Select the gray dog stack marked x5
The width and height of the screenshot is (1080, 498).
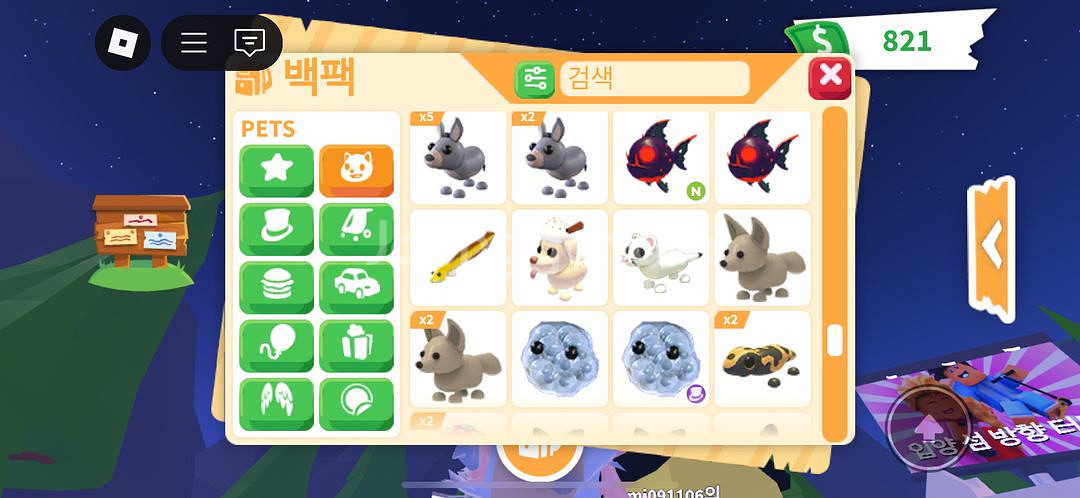click(x=458, y=157)
